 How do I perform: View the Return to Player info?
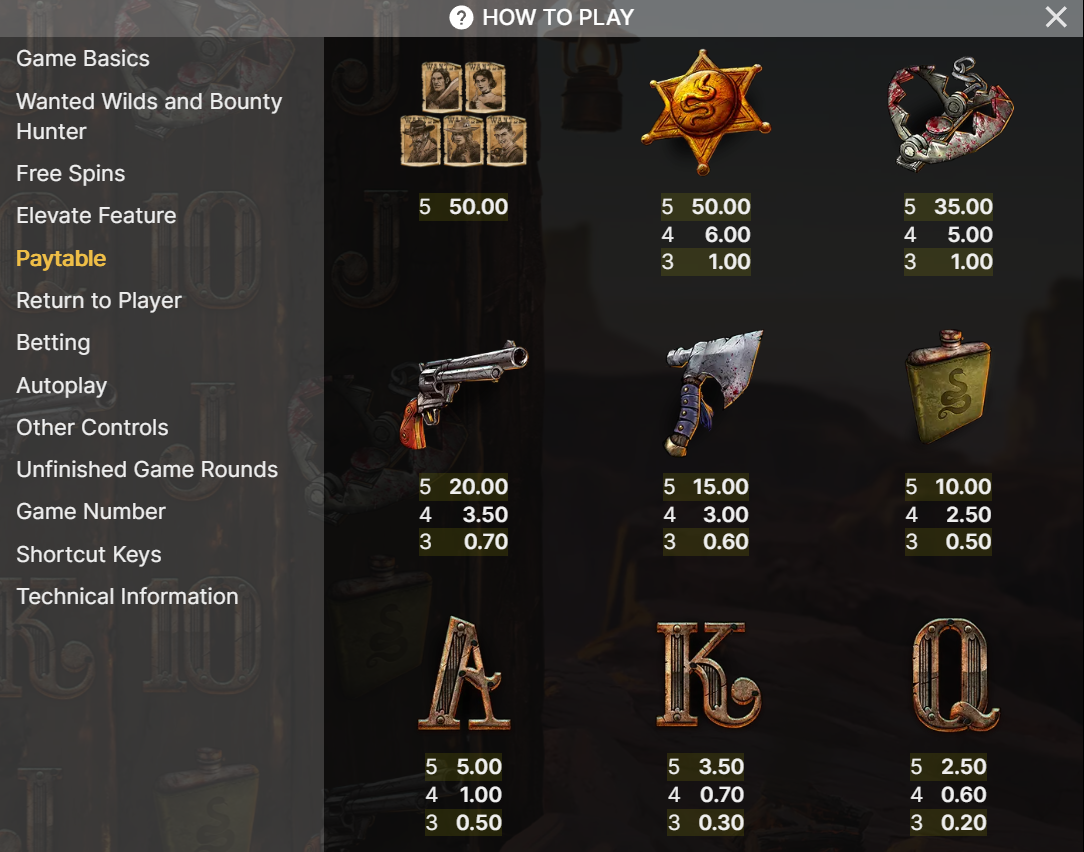click(x=99, y=301)
